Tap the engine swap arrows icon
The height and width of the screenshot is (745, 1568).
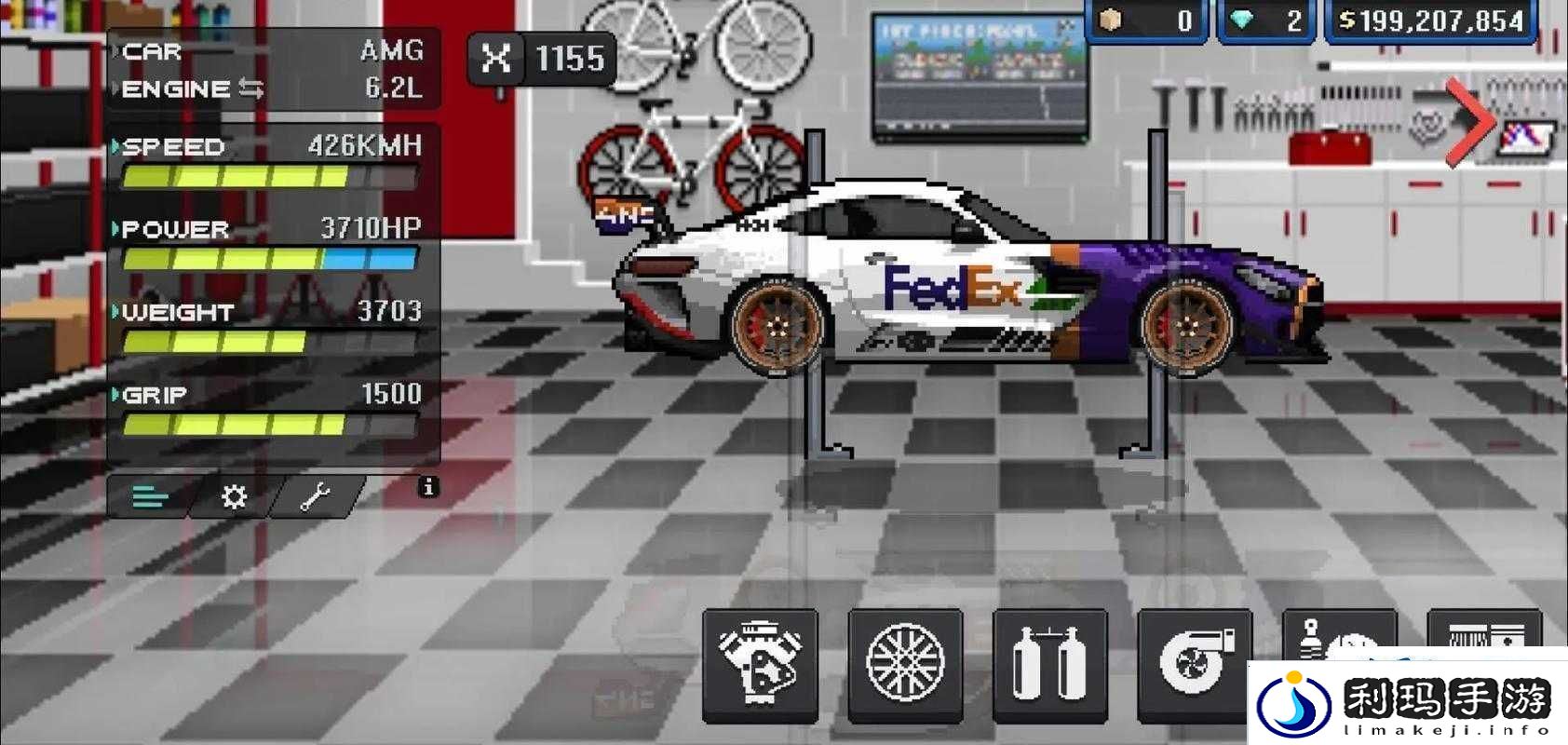pyautogui.click(x=251, y=88)
